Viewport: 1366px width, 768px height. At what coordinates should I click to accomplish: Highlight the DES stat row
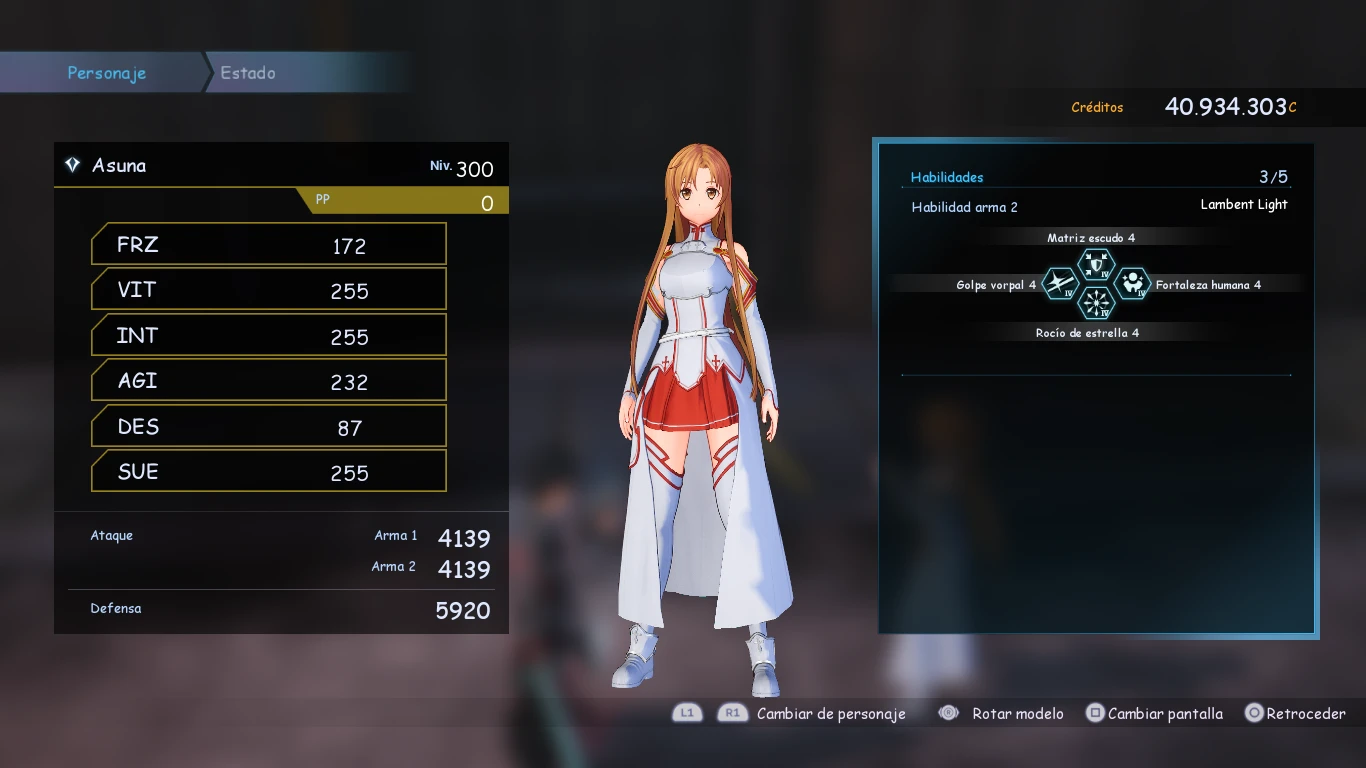pos(268,427)
